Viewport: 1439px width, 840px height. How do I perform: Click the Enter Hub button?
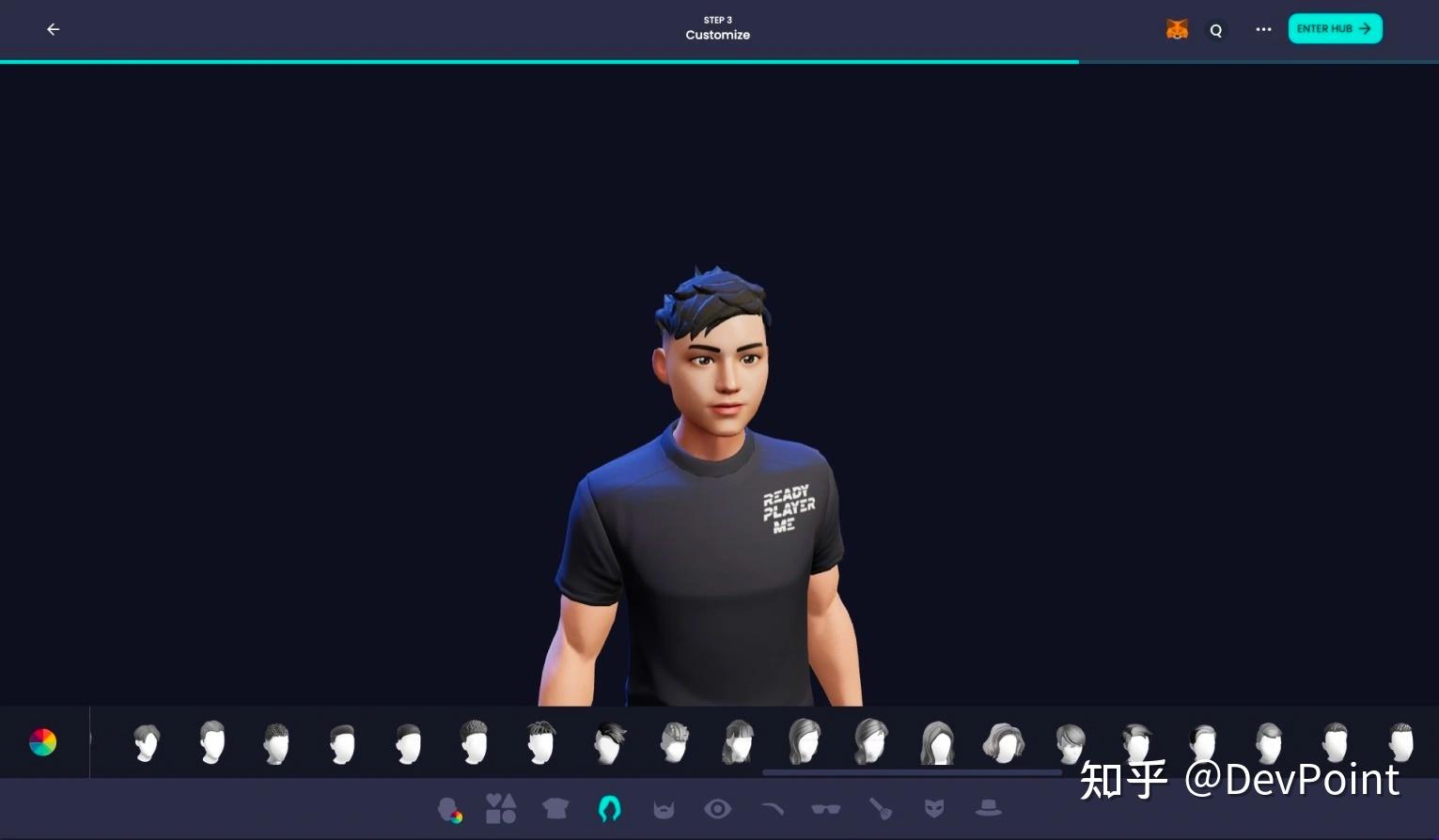point(1334,28)
